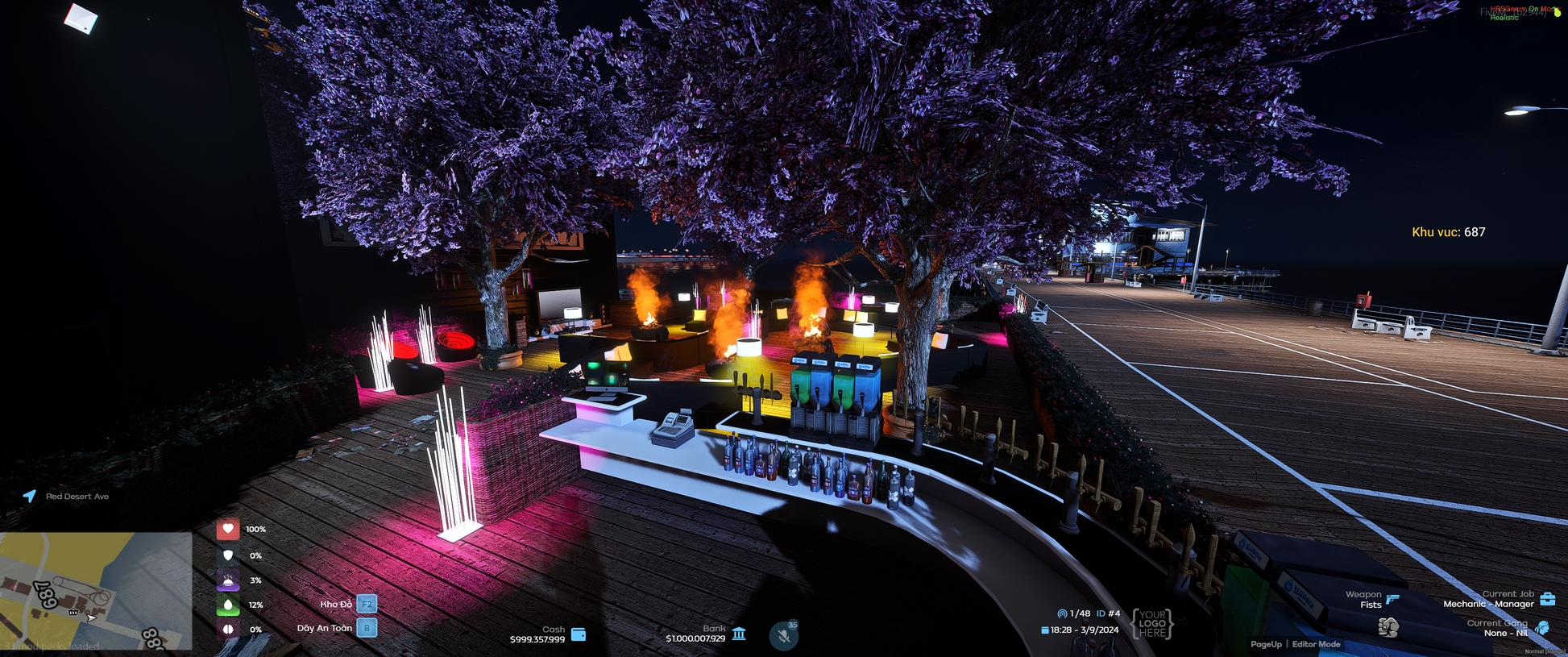Click the green water drop thirst icon

[228, 605]
